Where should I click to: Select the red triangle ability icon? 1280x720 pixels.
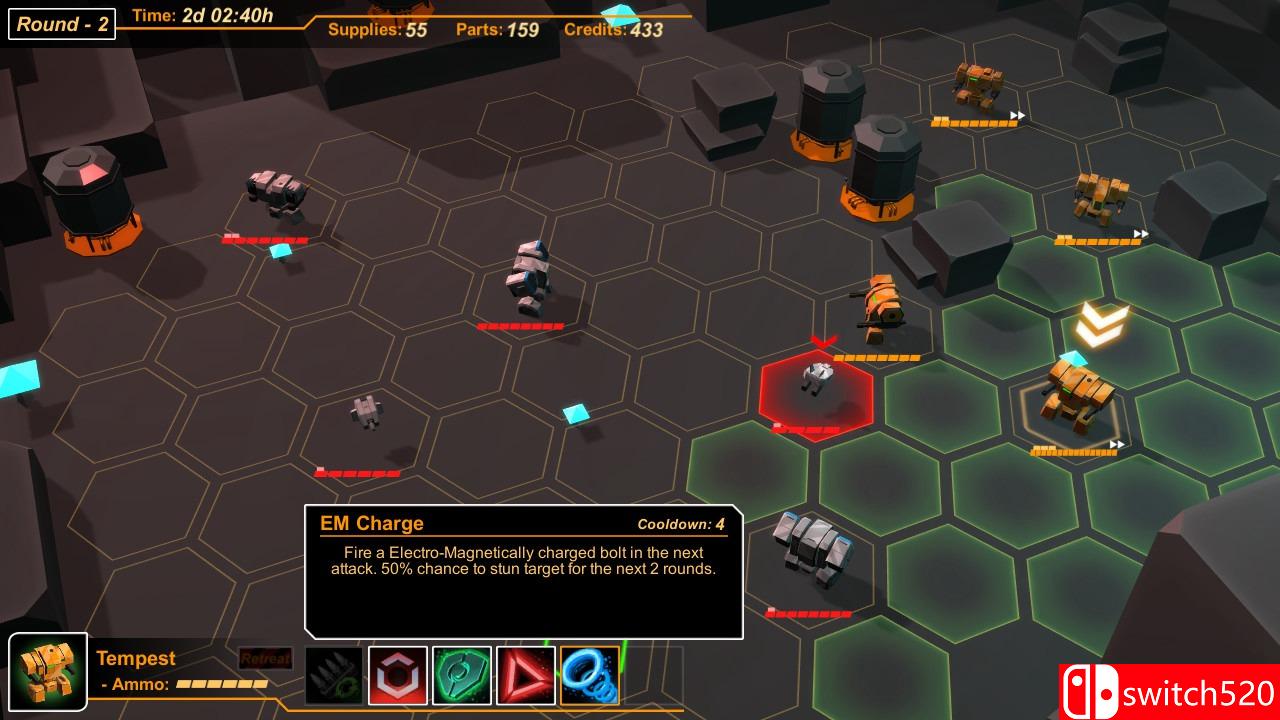coord(526,676)
